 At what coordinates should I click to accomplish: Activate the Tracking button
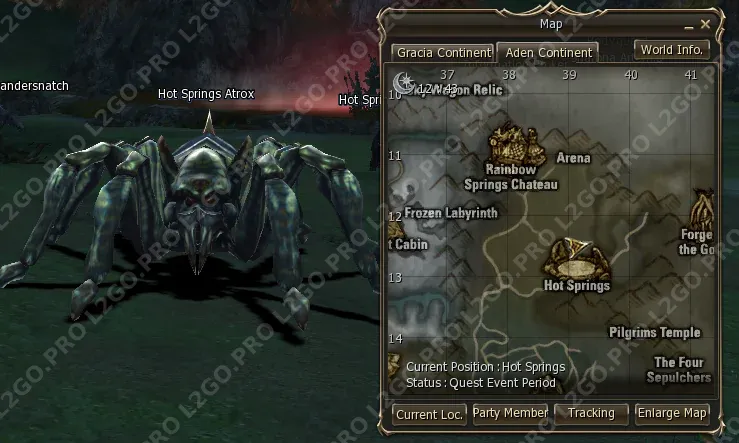click(590, 413)
